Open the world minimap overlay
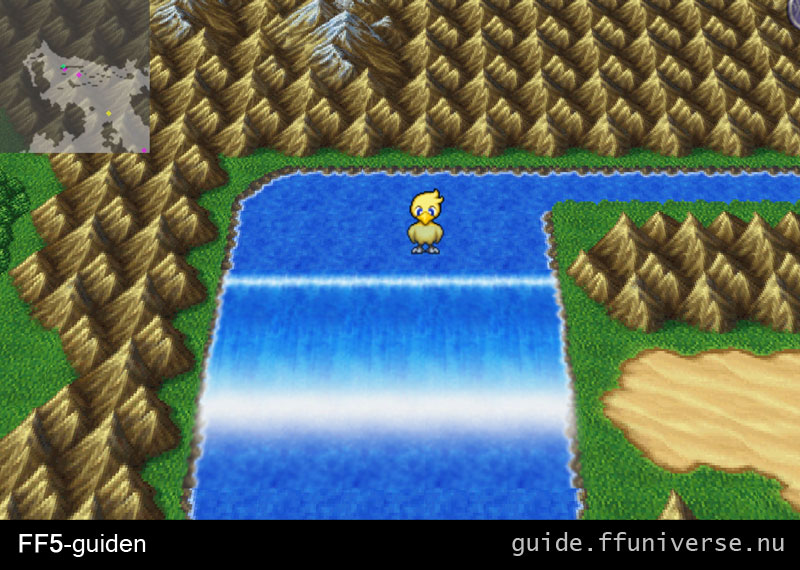This screenshot has height=570, width=800. (x=75, y=76)
